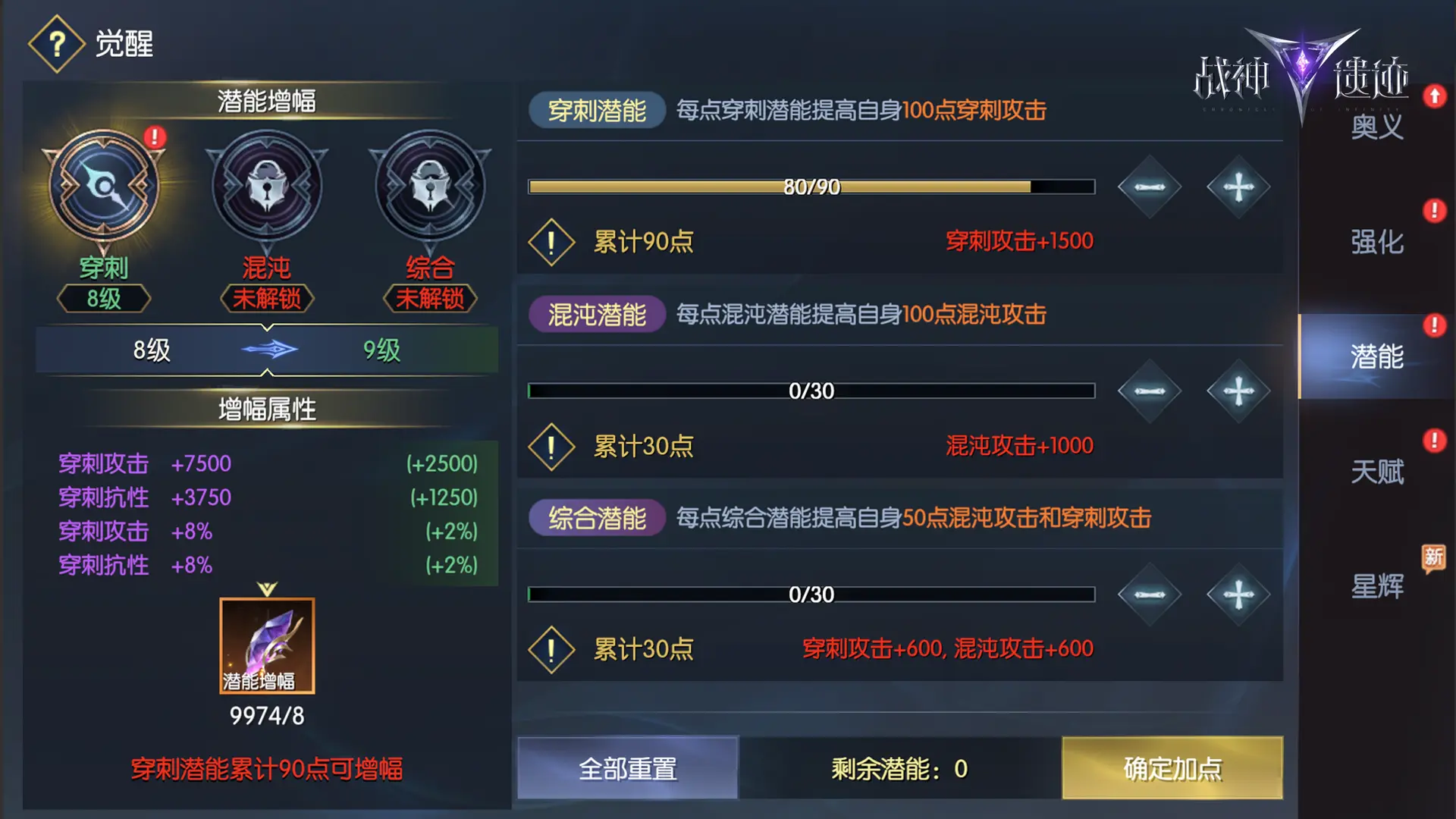Switch to the 奥义 tab
Viewport: 1456px width, 819px height.
click(1376, 129)
